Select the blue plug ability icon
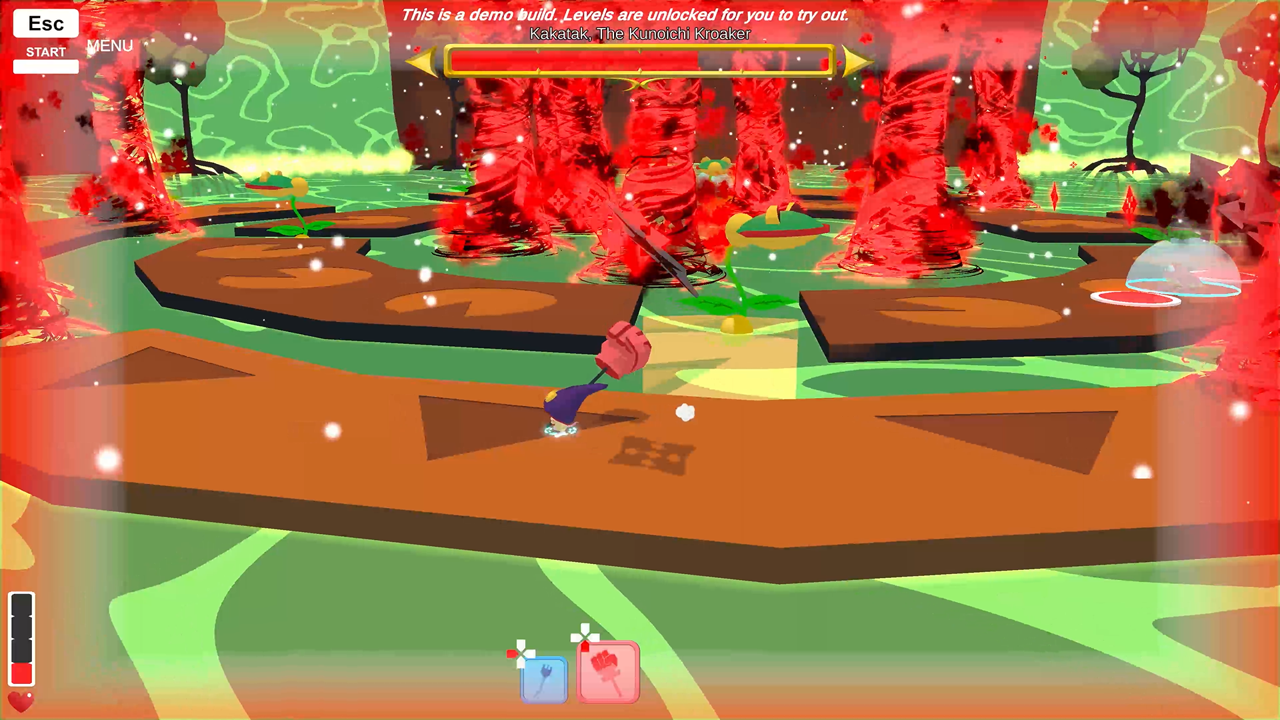1280x720 pixels. pyautogui.click(x=545, y=679)
